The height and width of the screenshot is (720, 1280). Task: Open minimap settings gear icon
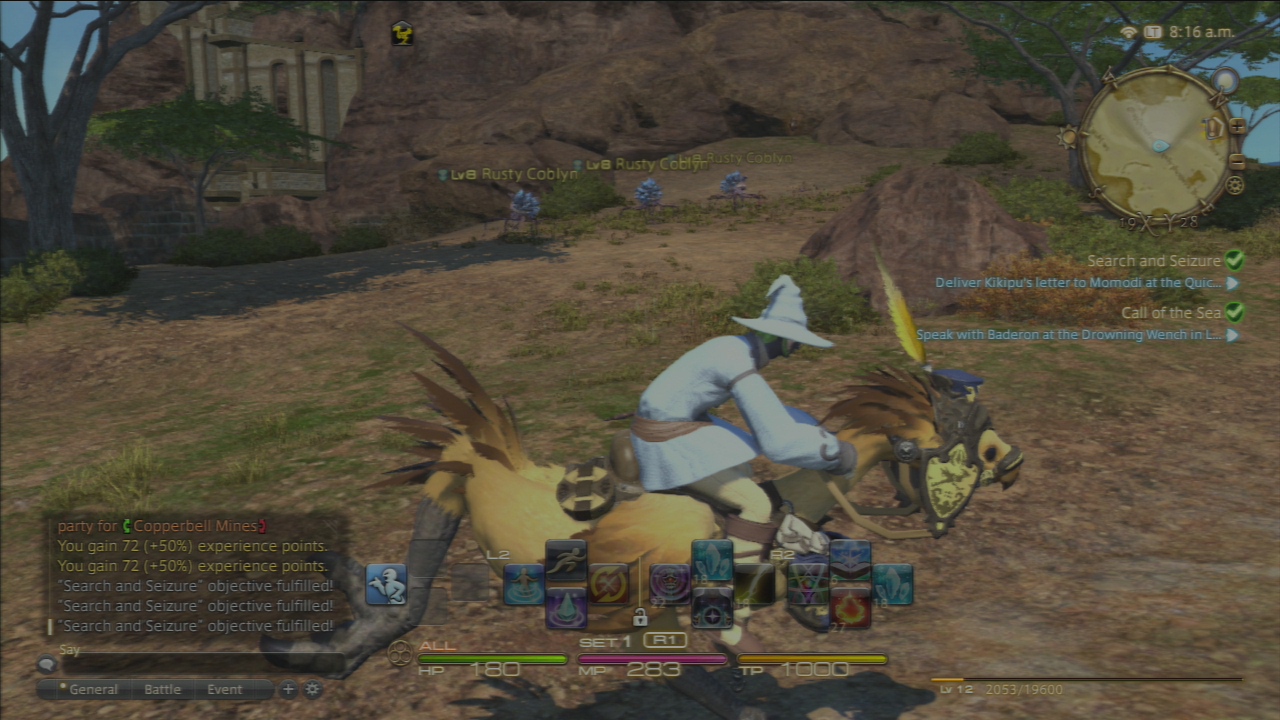click(1235, 185)
